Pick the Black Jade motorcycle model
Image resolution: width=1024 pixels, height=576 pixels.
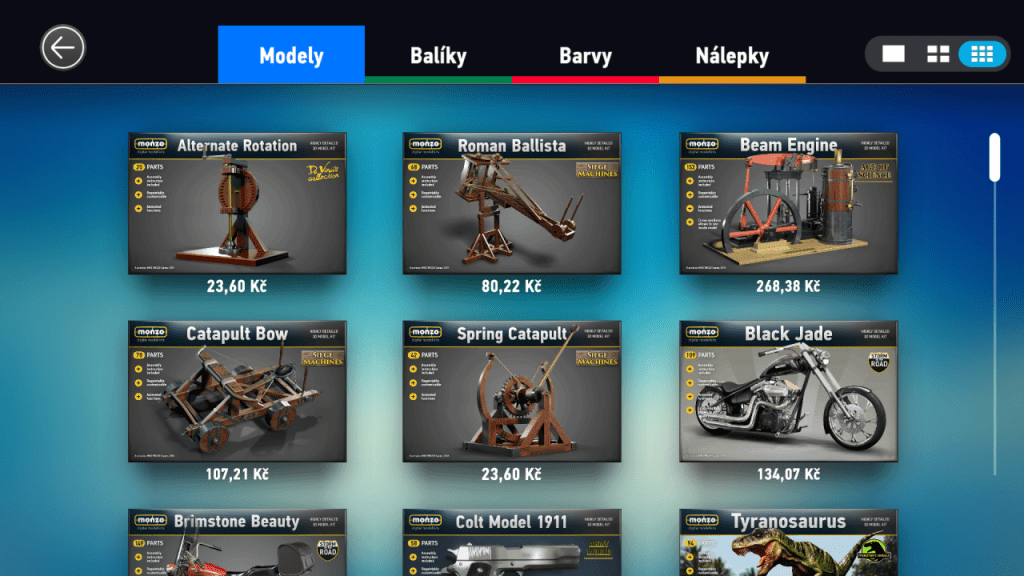[788, 391]
